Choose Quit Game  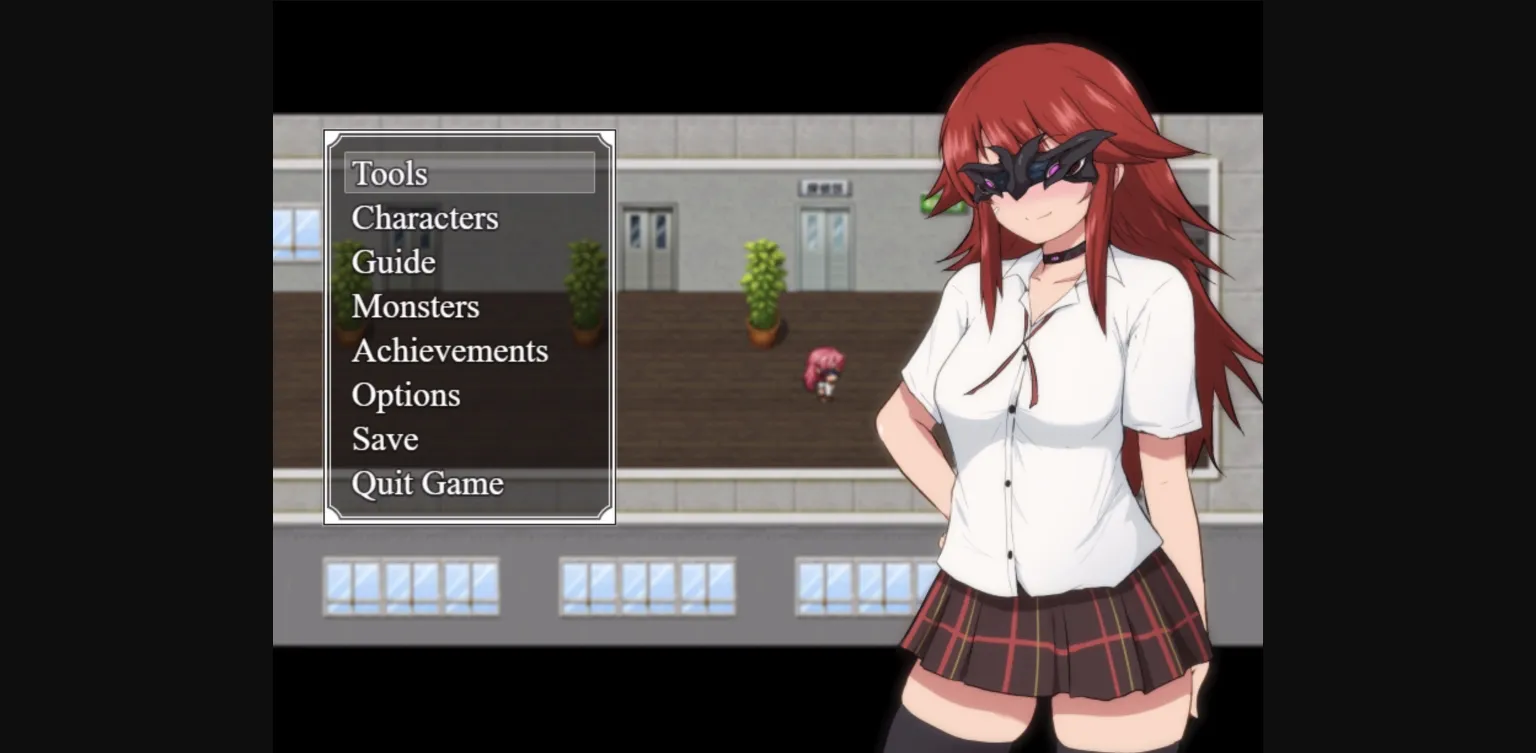tap(427, 483)
